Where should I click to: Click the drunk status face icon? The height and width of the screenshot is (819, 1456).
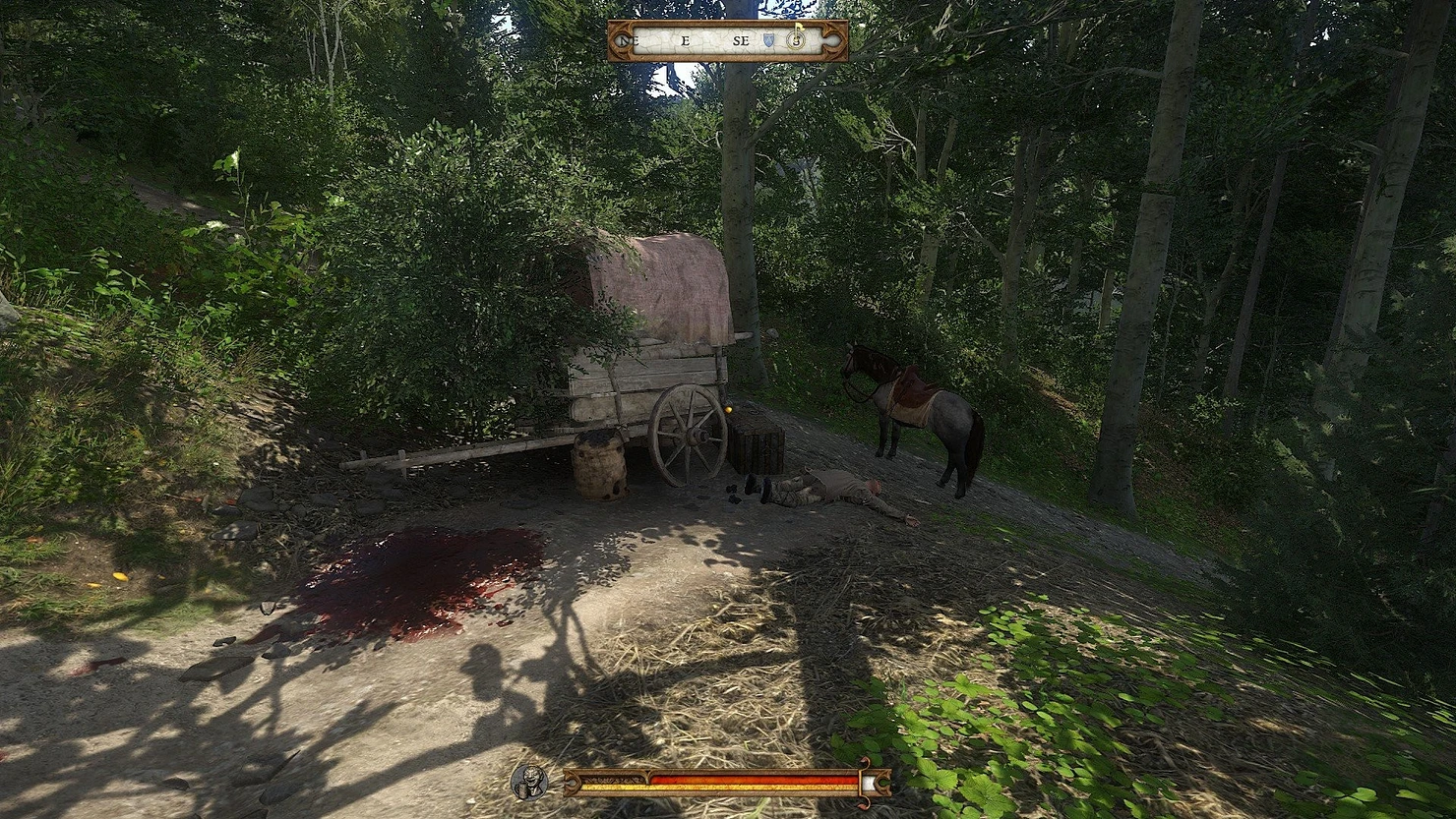[528, 782]
